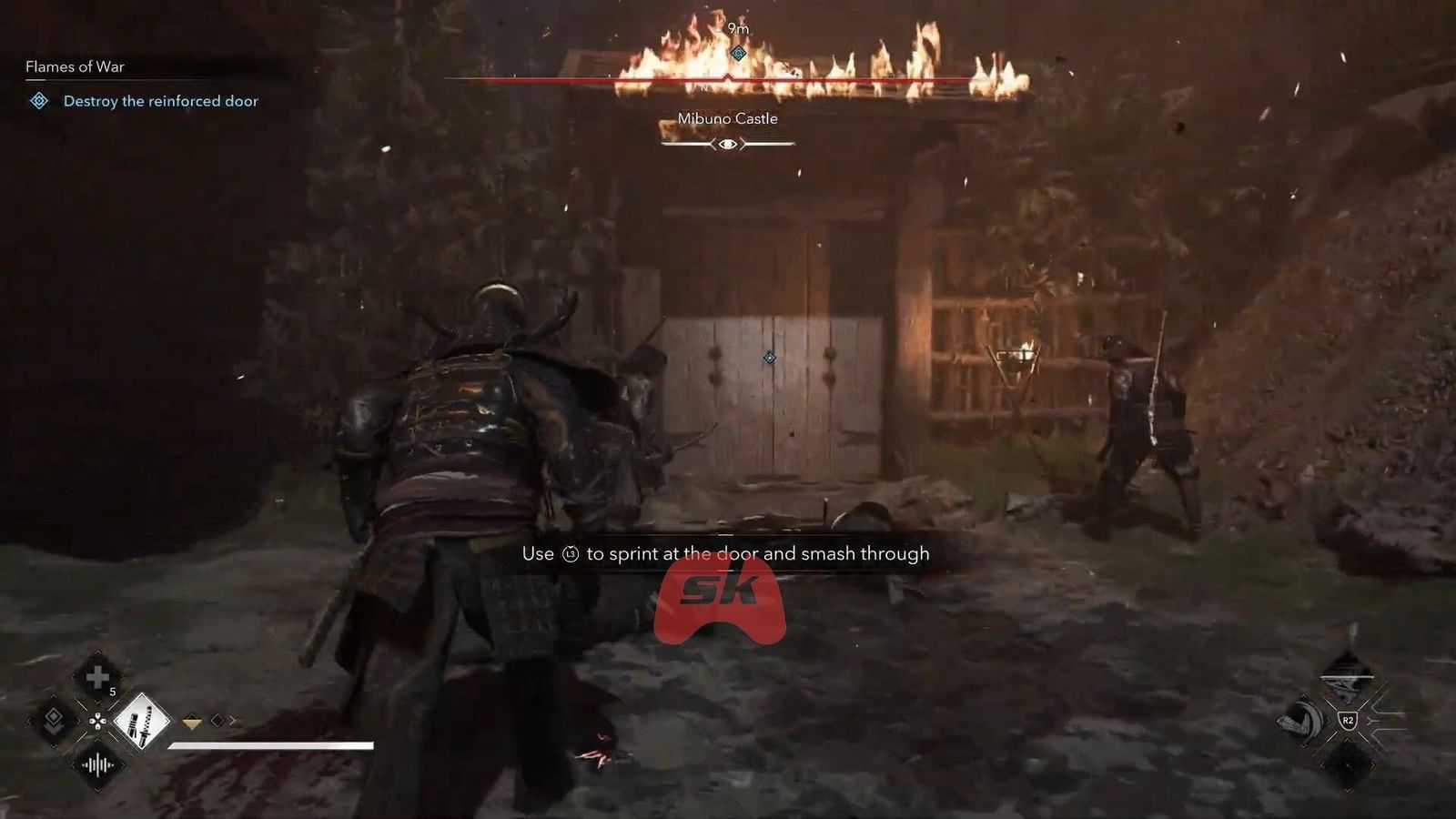The height and width of the screenshot is (819, 1456).
Task: Click the Mibuno Castle location label
Action: 728,118
